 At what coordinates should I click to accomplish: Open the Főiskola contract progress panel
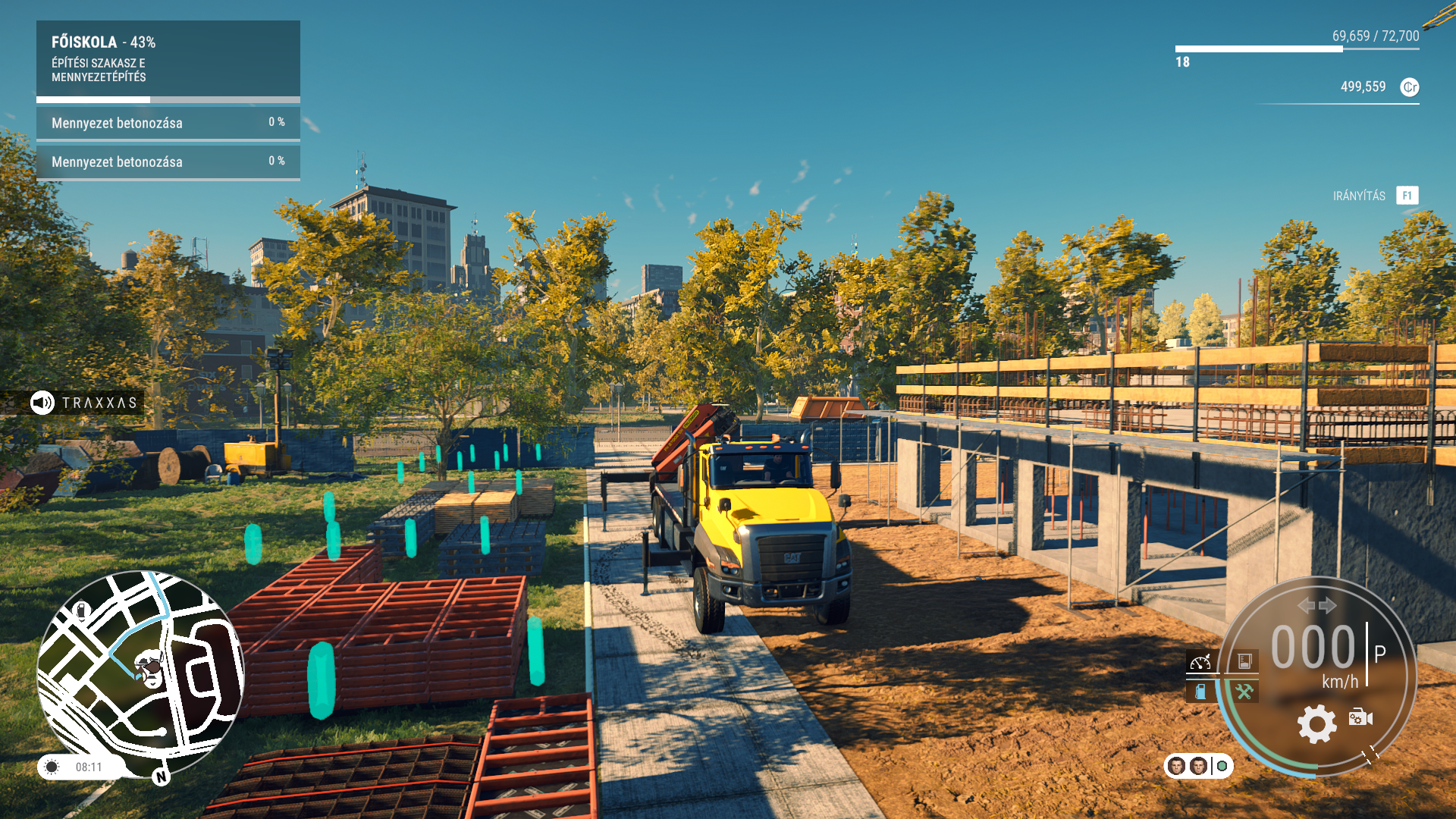168,59
